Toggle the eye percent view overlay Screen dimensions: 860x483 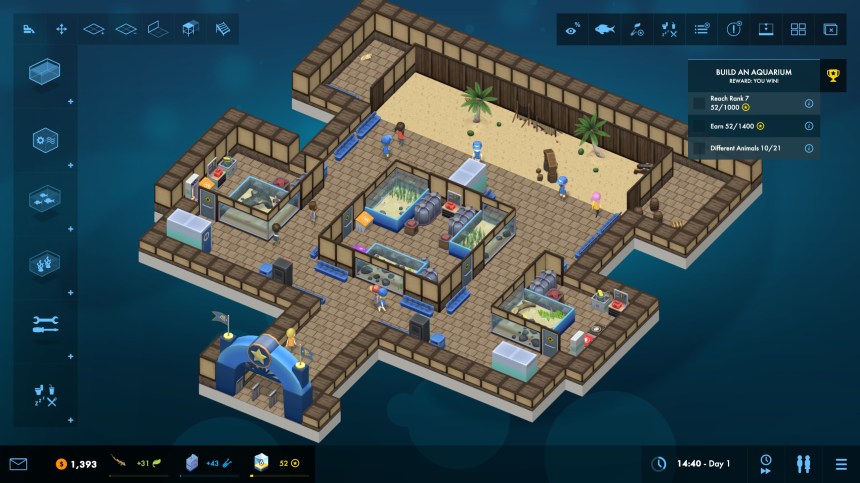point(572,29)
